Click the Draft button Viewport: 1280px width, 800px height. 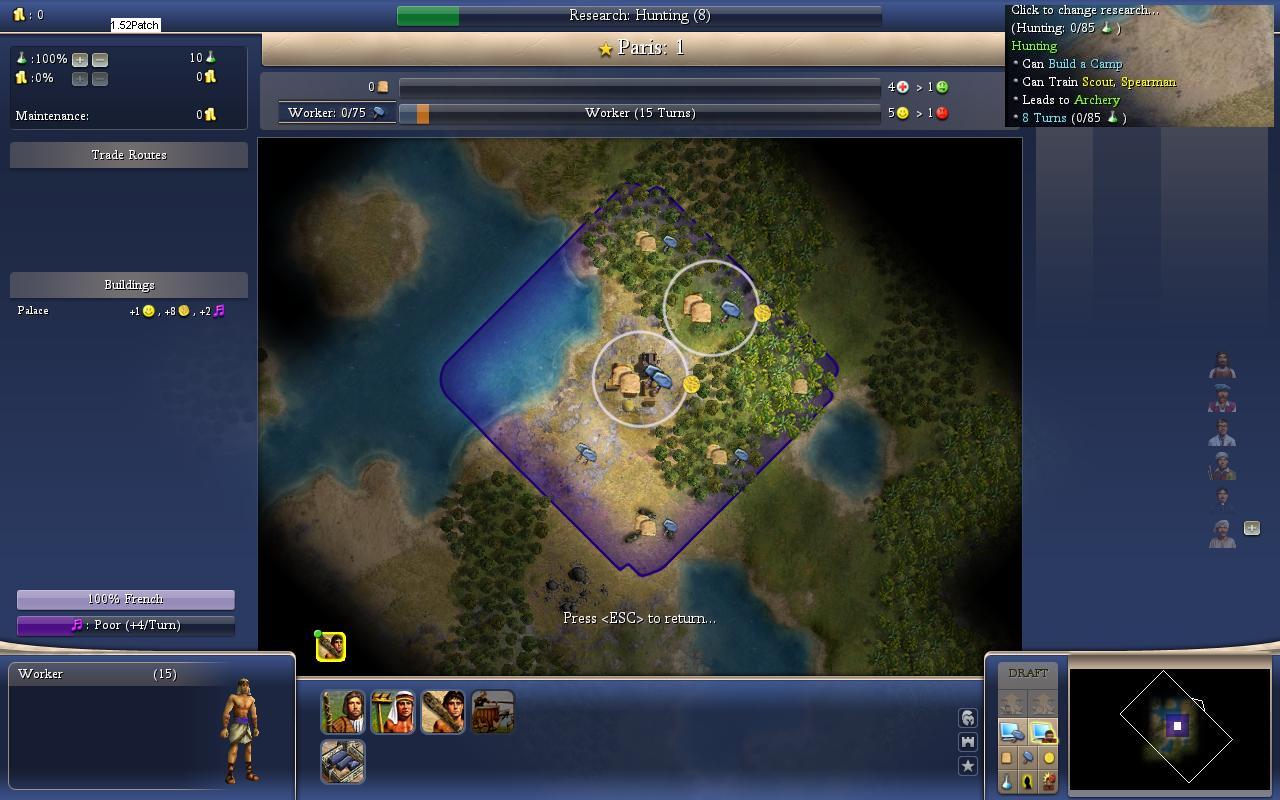pos(1028,673)
